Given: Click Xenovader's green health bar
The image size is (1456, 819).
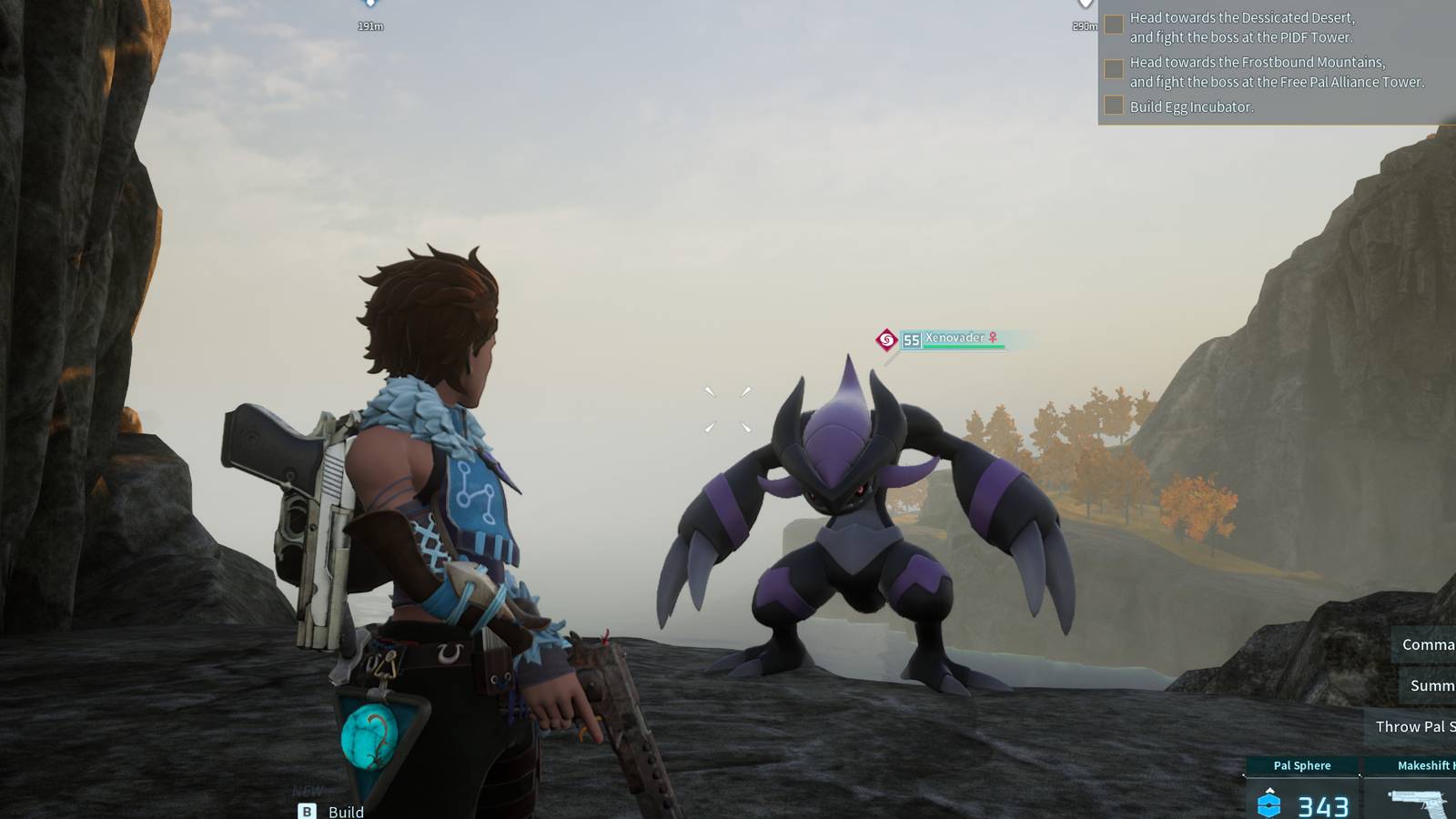Looking at the screenshot, I should pos(955,347).
